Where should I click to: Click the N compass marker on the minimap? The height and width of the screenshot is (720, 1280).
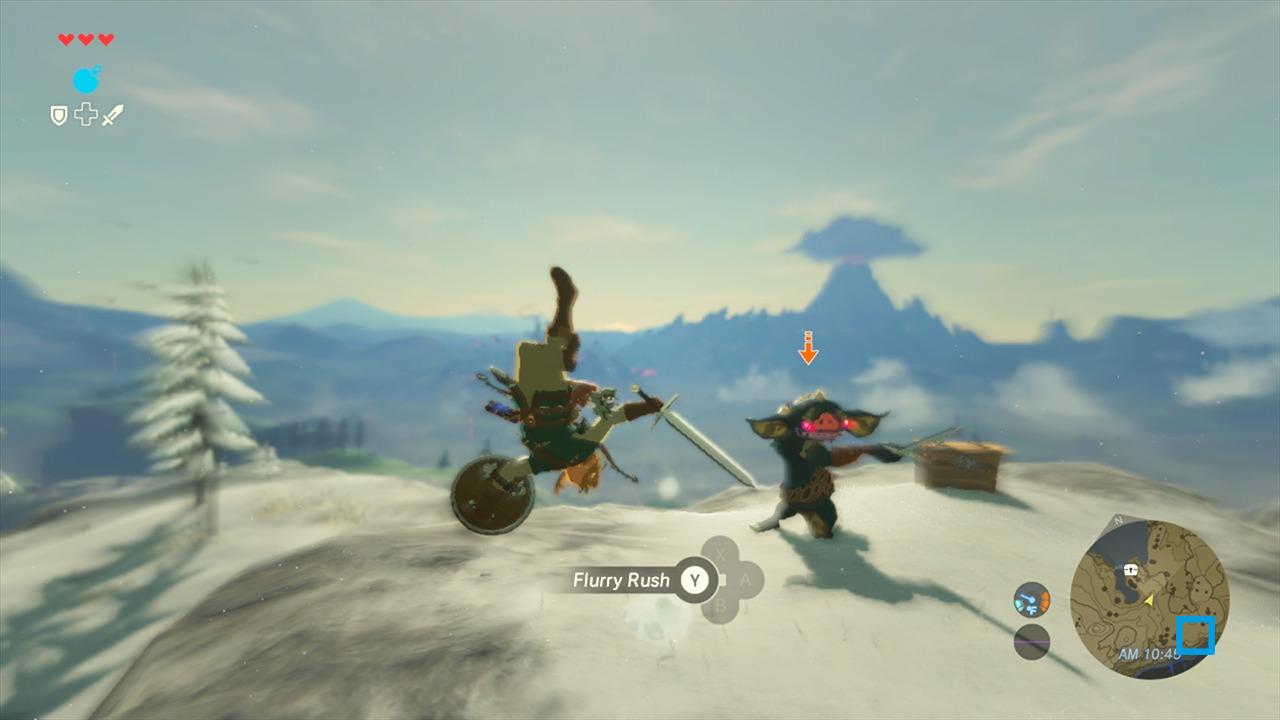pos(1117,519)
